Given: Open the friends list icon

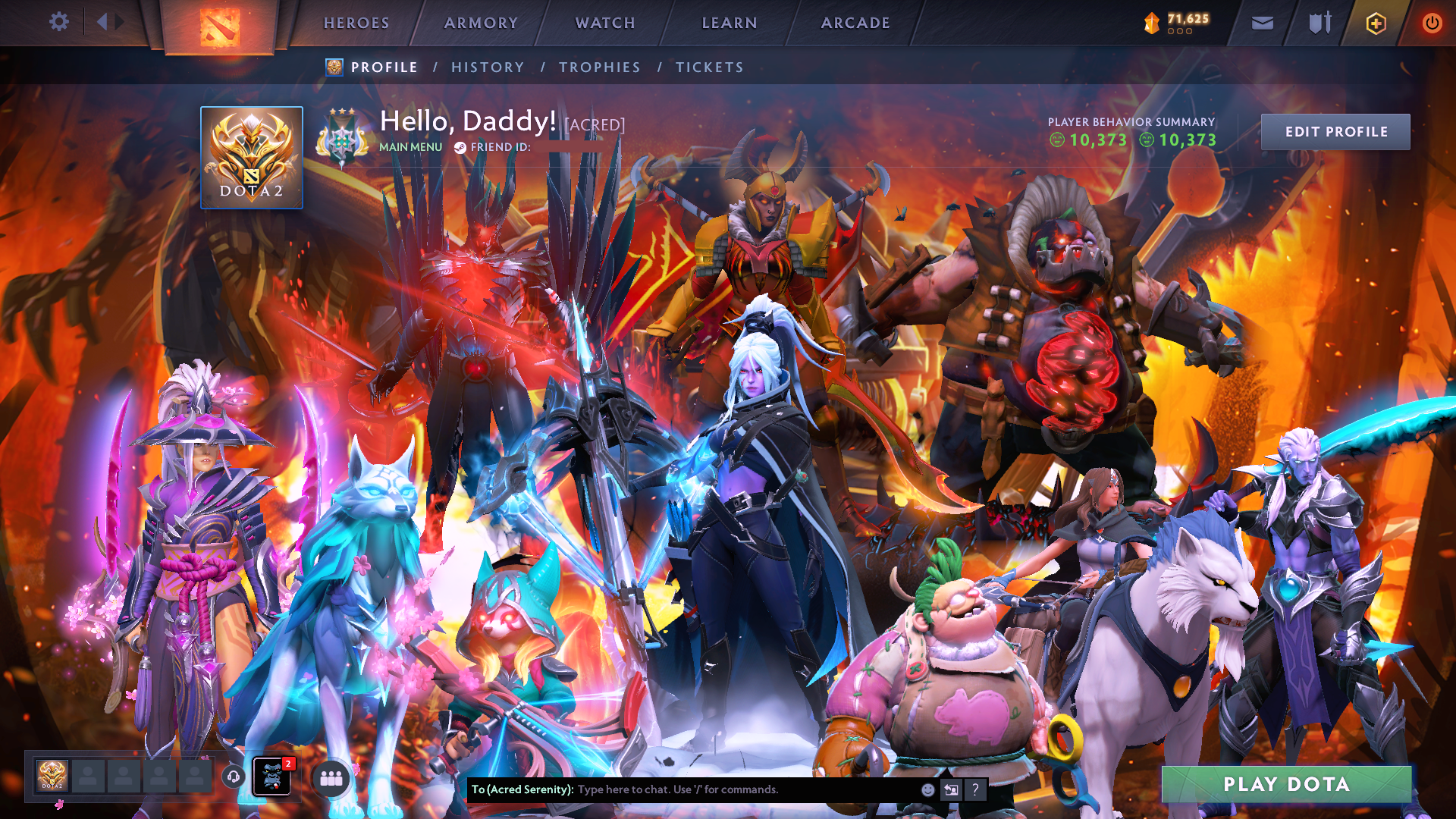Looking at the screenshot, I should (x=331, y=778).
